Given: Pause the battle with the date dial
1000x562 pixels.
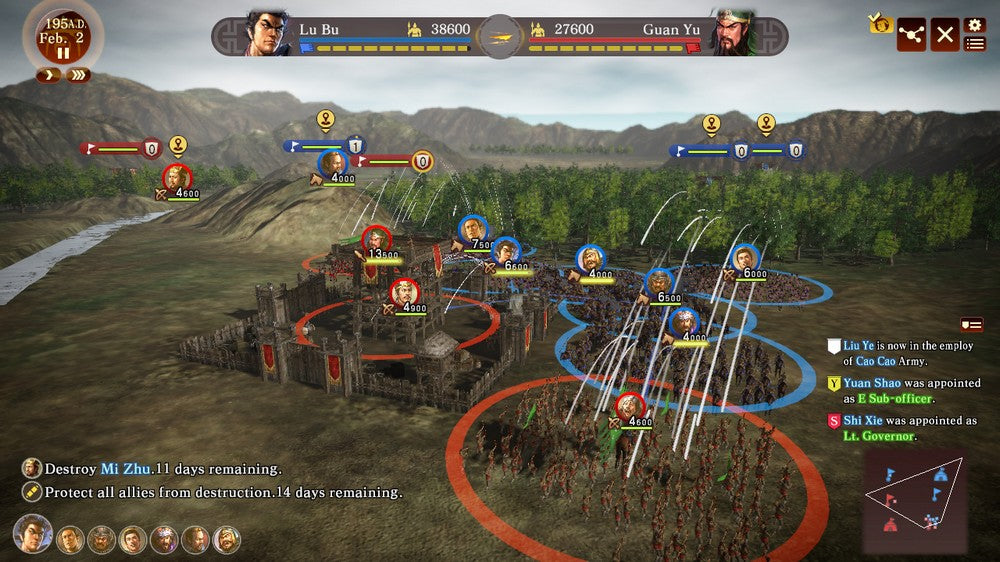Looking at the screenshot, I should tap(62, 52).
